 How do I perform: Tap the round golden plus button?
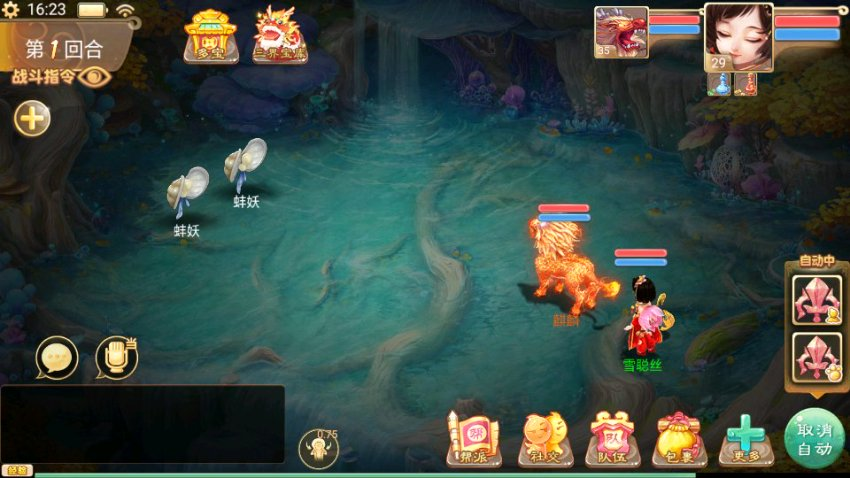click(32, 119)
